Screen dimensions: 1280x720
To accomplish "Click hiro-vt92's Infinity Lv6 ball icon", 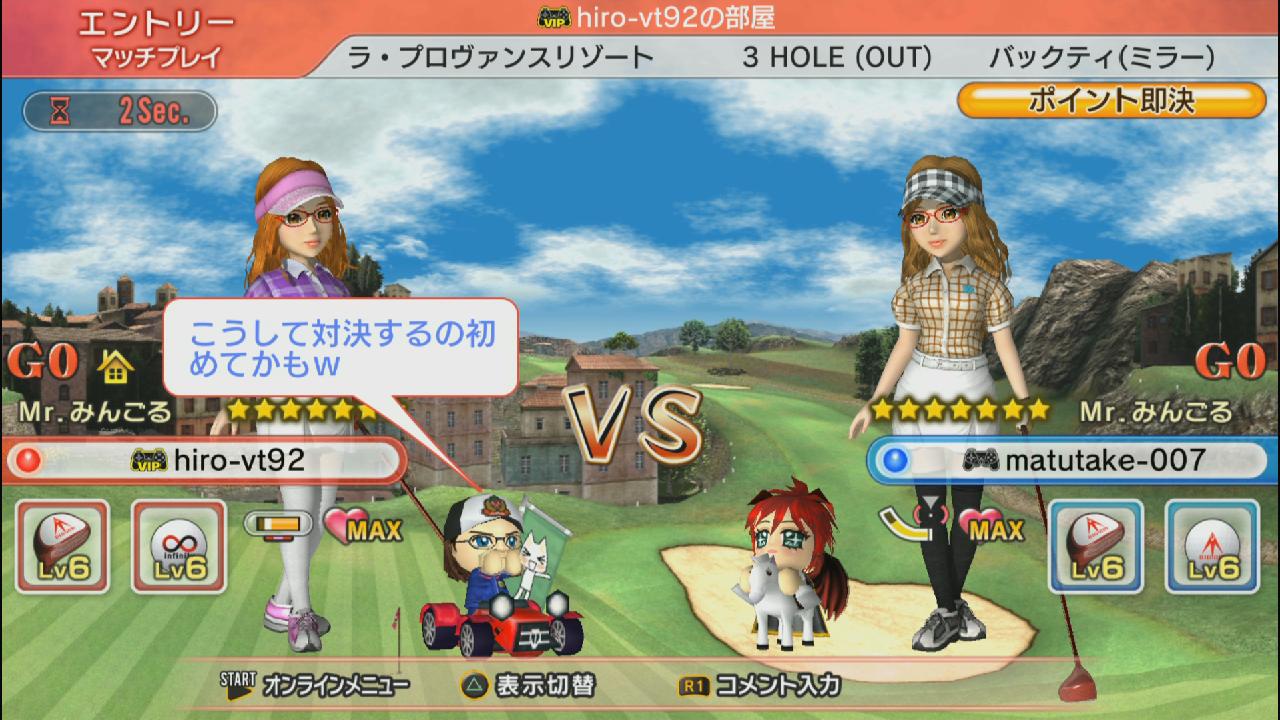I will pyautogui.click(x=179, y=546).
